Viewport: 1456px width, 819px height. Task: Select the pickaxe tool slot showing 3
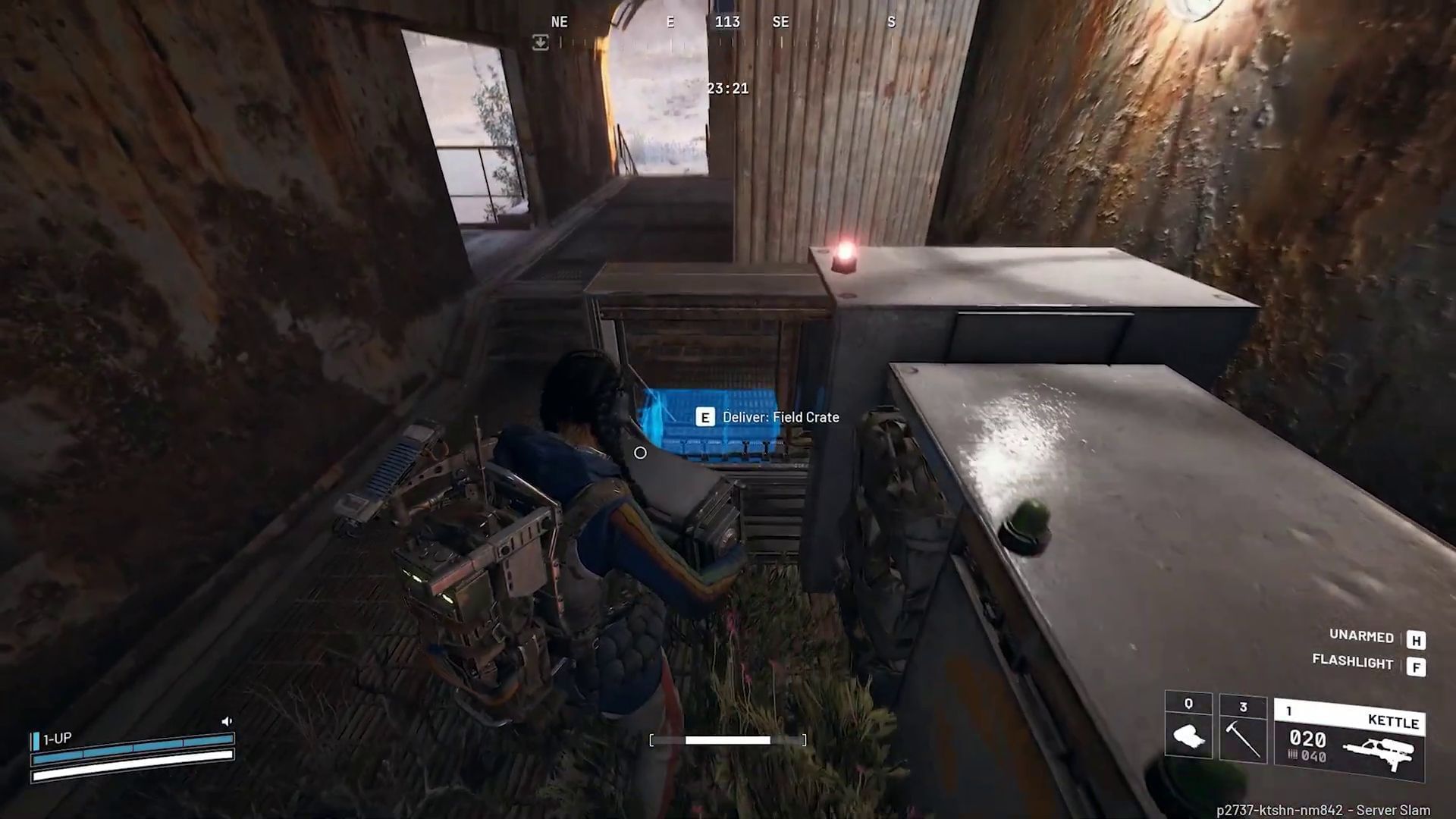pyautogui.click(x=1244, y=728)
